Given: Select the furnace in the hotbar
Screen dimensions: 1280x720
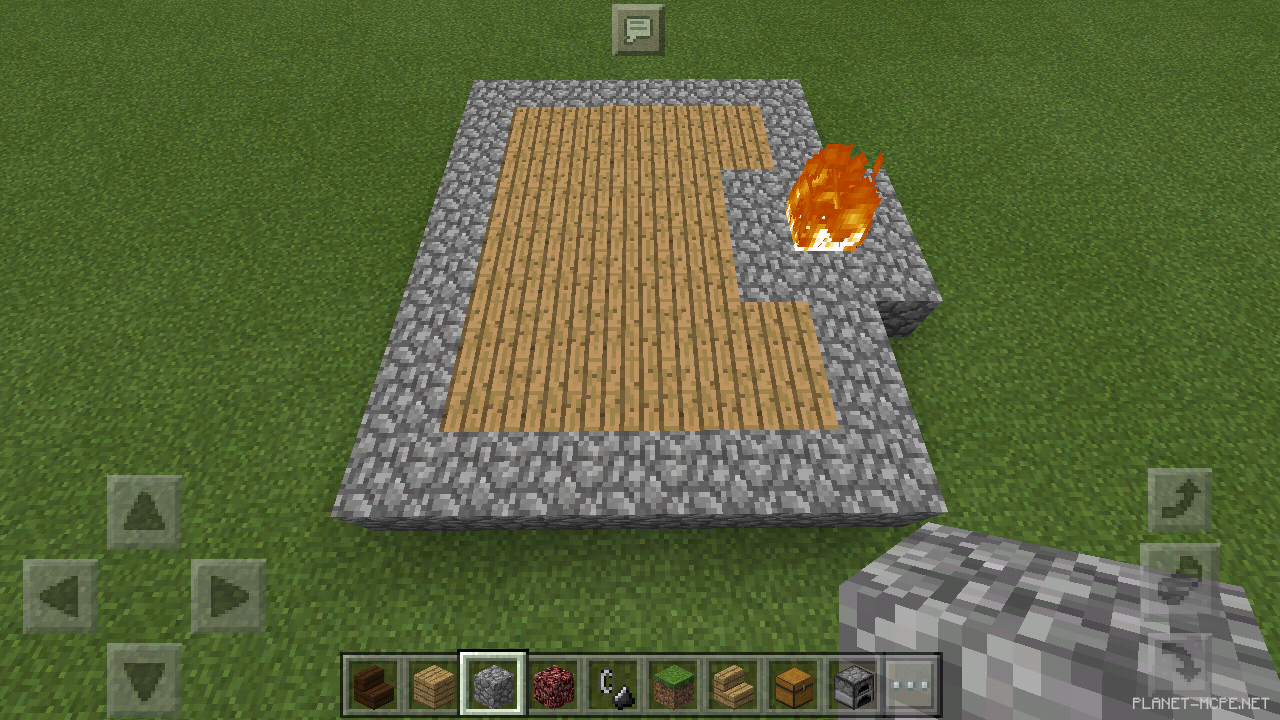Looking at the screenshot, I should click(x=853, y=686).
